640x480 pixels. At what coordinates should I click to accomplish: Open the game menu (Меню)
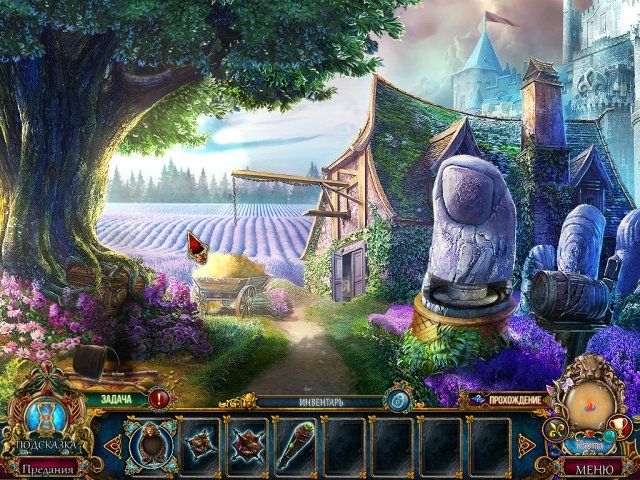click(596, 467)
